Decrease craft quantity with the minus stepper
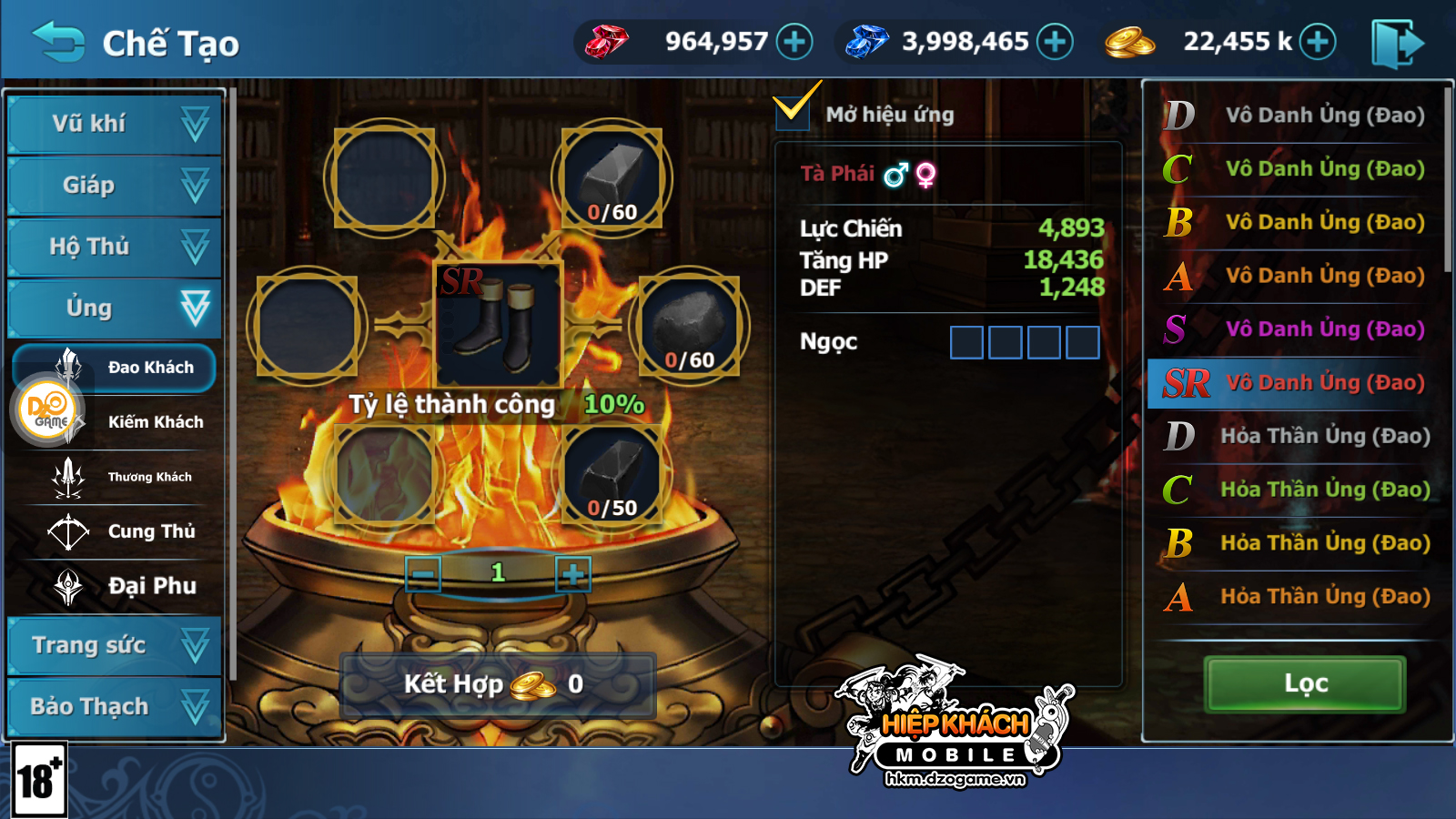 coord(423,574)
